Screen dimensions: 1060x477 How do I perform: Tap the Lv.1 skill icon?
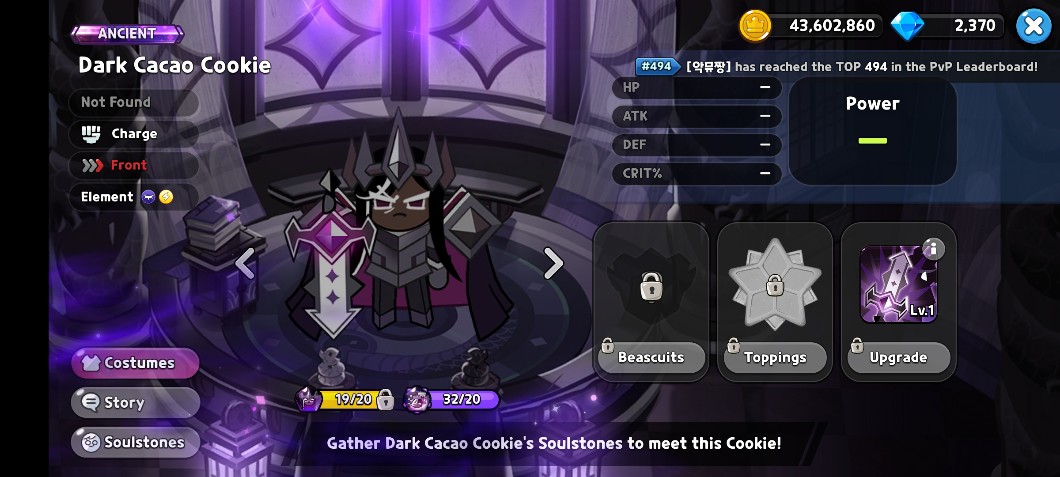897,285
